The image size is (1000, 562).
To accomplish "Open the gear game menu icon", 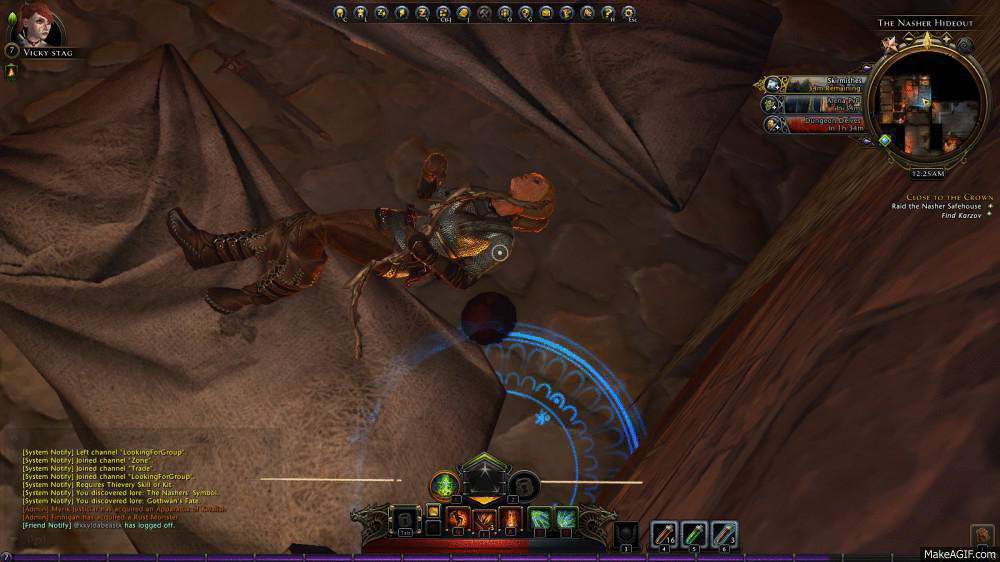I will point(628,13).
